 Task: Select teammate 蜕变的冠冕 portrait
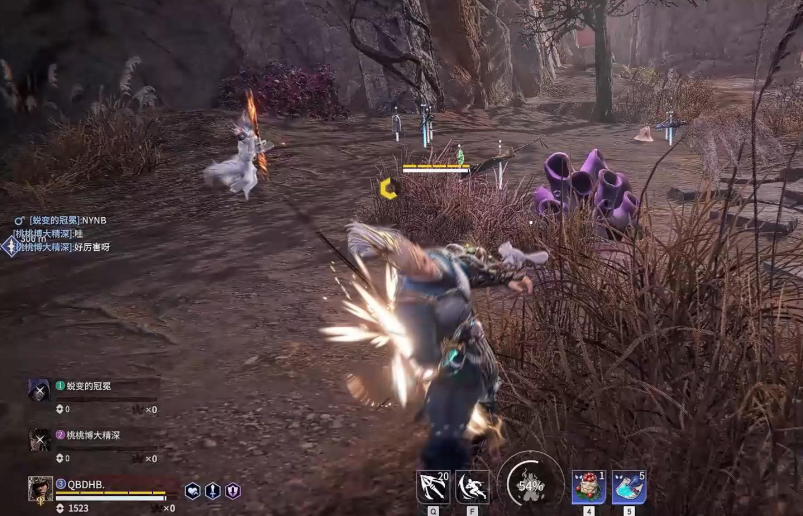pos(39,390)
